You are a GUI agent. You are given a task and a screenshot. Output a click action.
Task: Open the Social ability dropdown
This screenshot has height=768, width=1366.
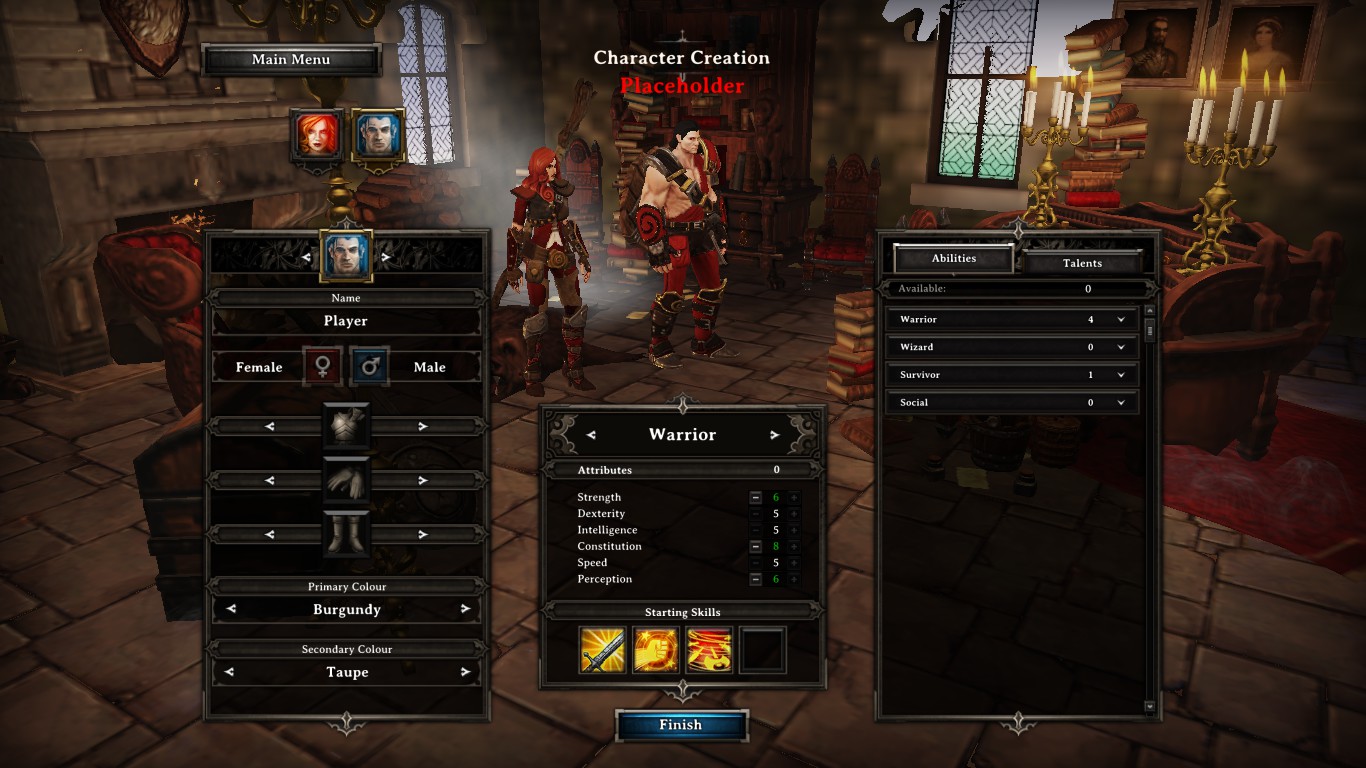coord(1120,402)
